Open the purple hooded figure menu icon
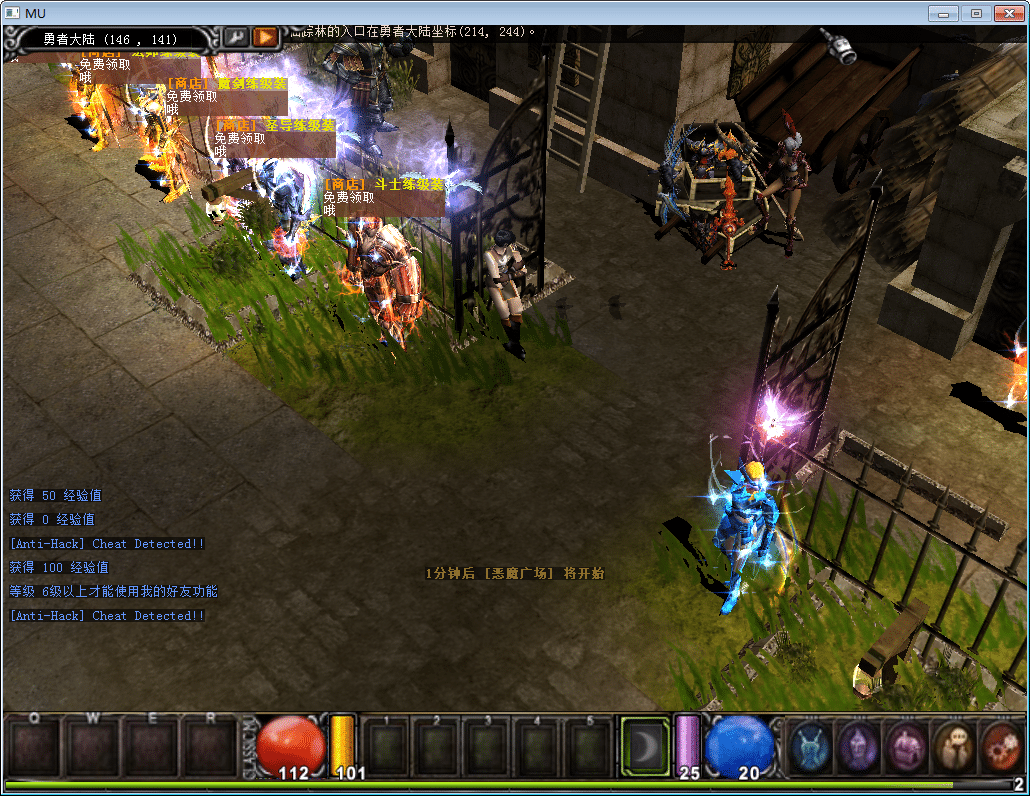 (x=858, y=746)
